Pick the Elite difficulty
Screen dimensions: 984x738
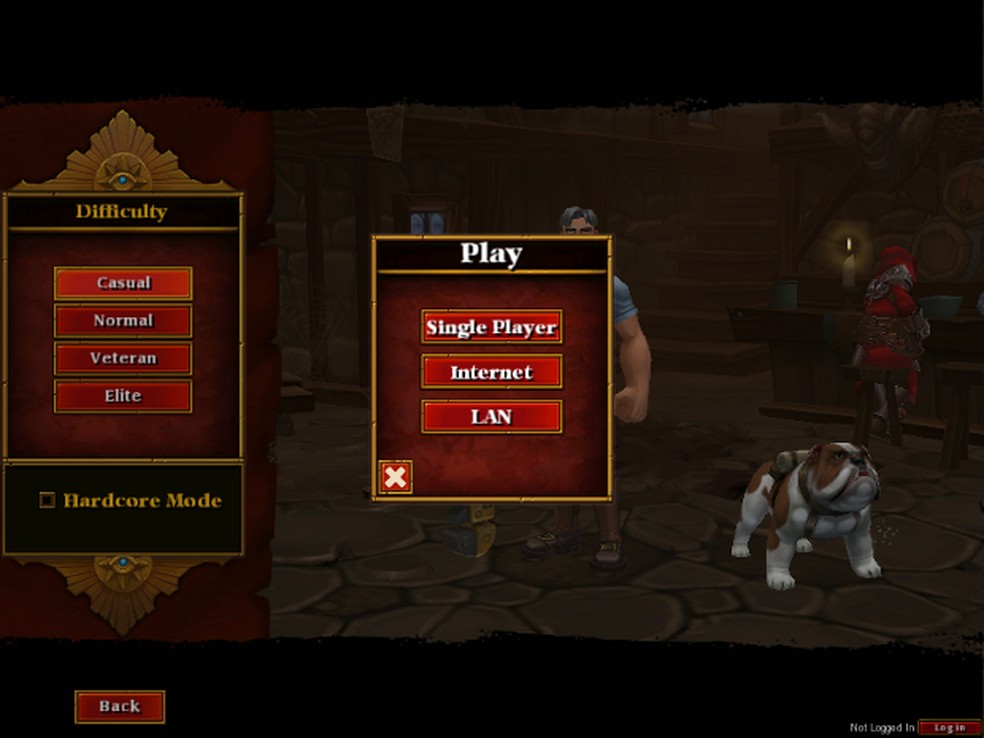pyautogui.click(x=123, y=396)
